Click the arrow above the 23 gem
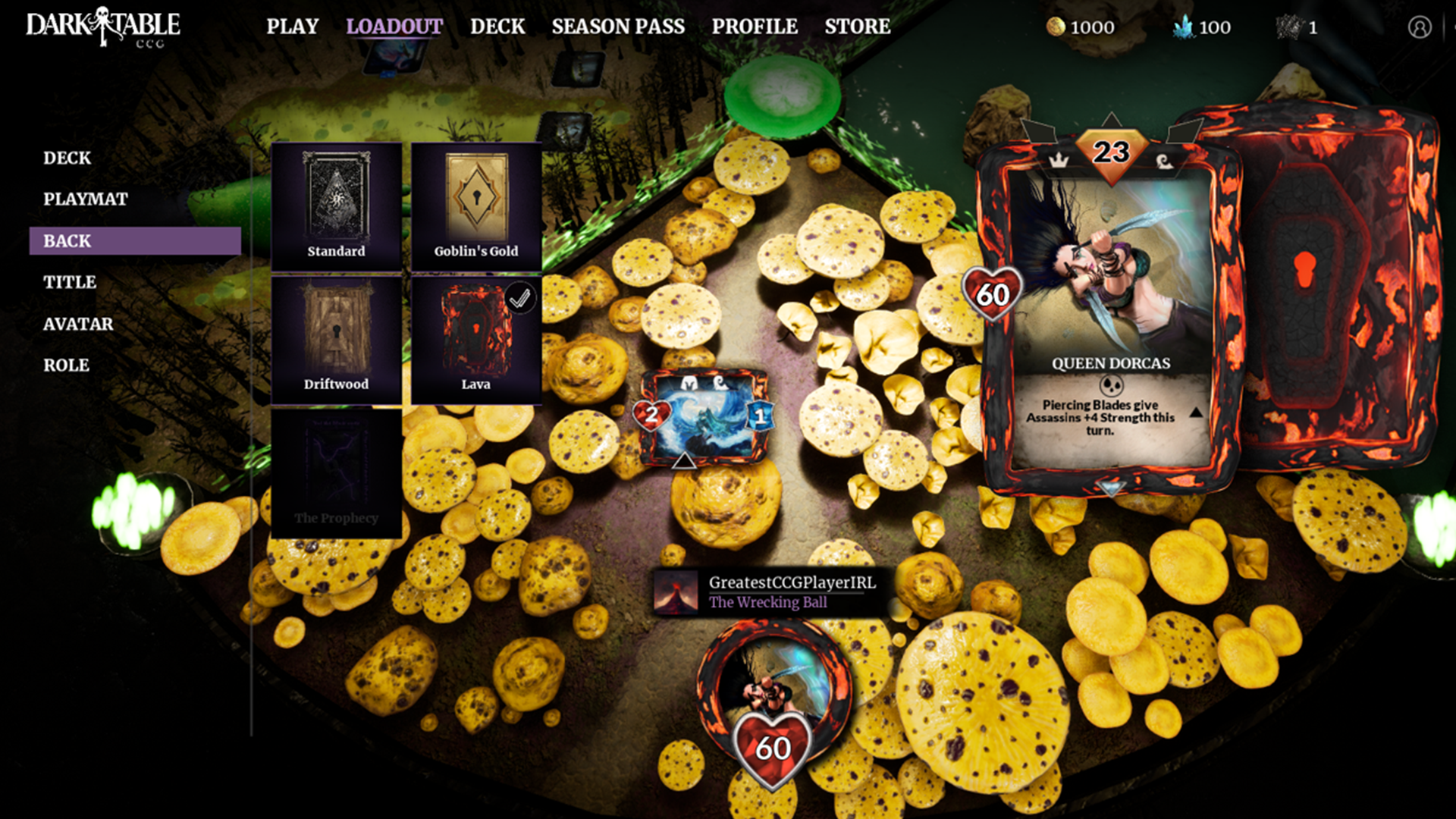Image resolution: width=1456 pixels, height=819 pixels. pyautogui.click(x=1110, y=119)
